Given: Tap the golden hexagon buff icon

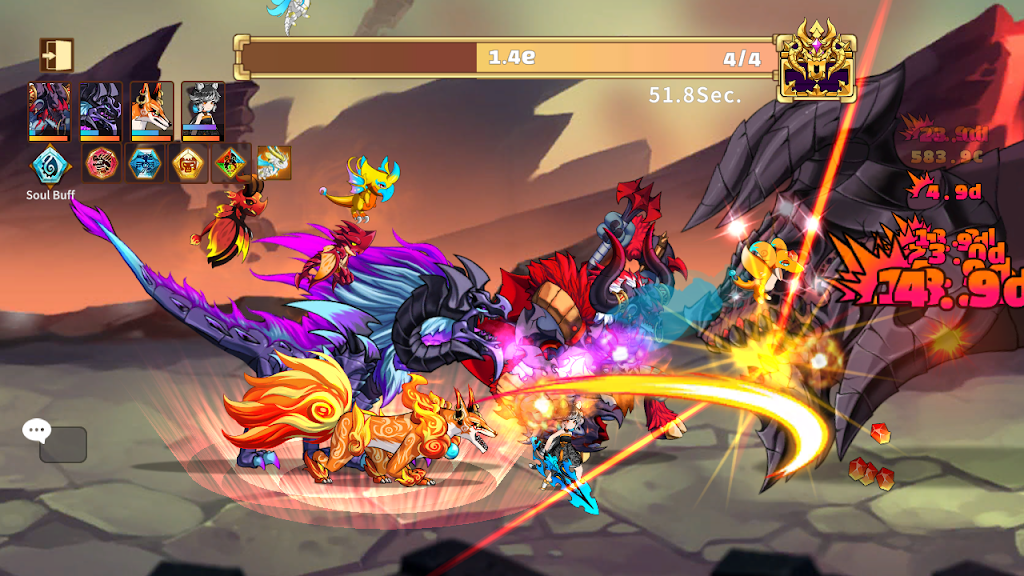Looking at the screenshot, I should tap(189, 163).
